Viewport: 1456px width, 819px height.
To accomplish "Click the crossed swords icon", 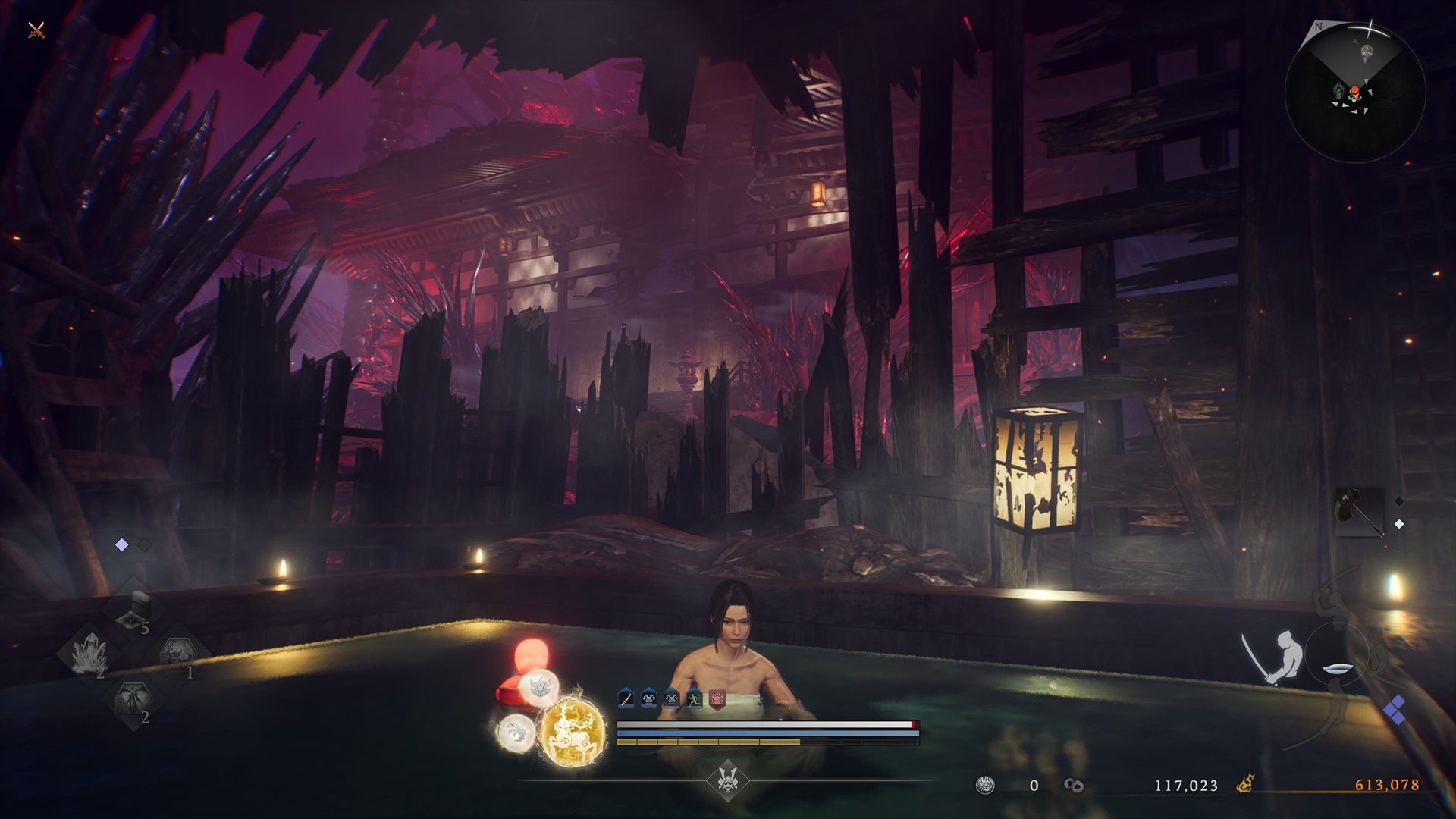I will click(36, 31).
